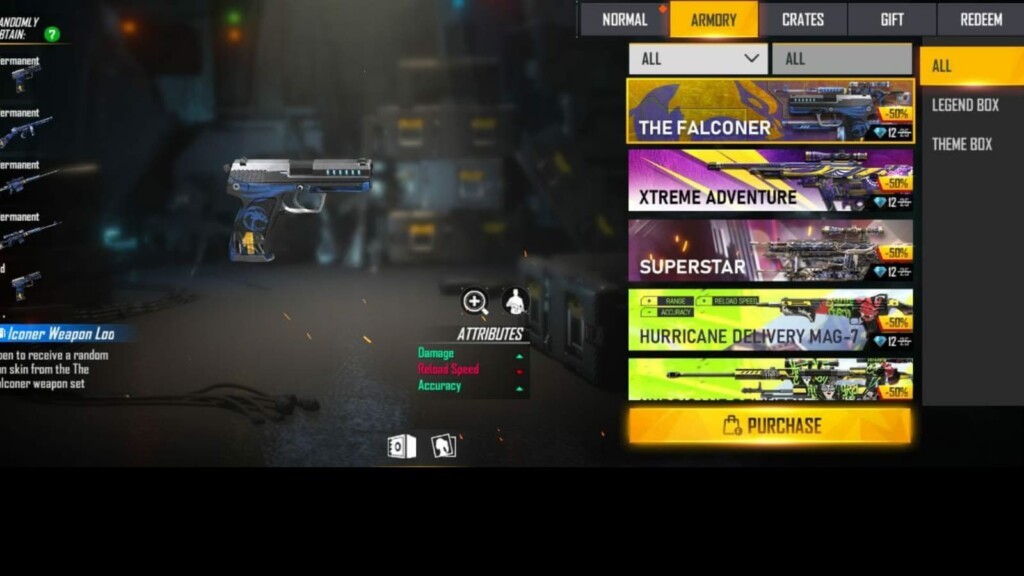Go to the Gift tab
The height and width of the screenshot is (576, 1024).
[892, 20]
